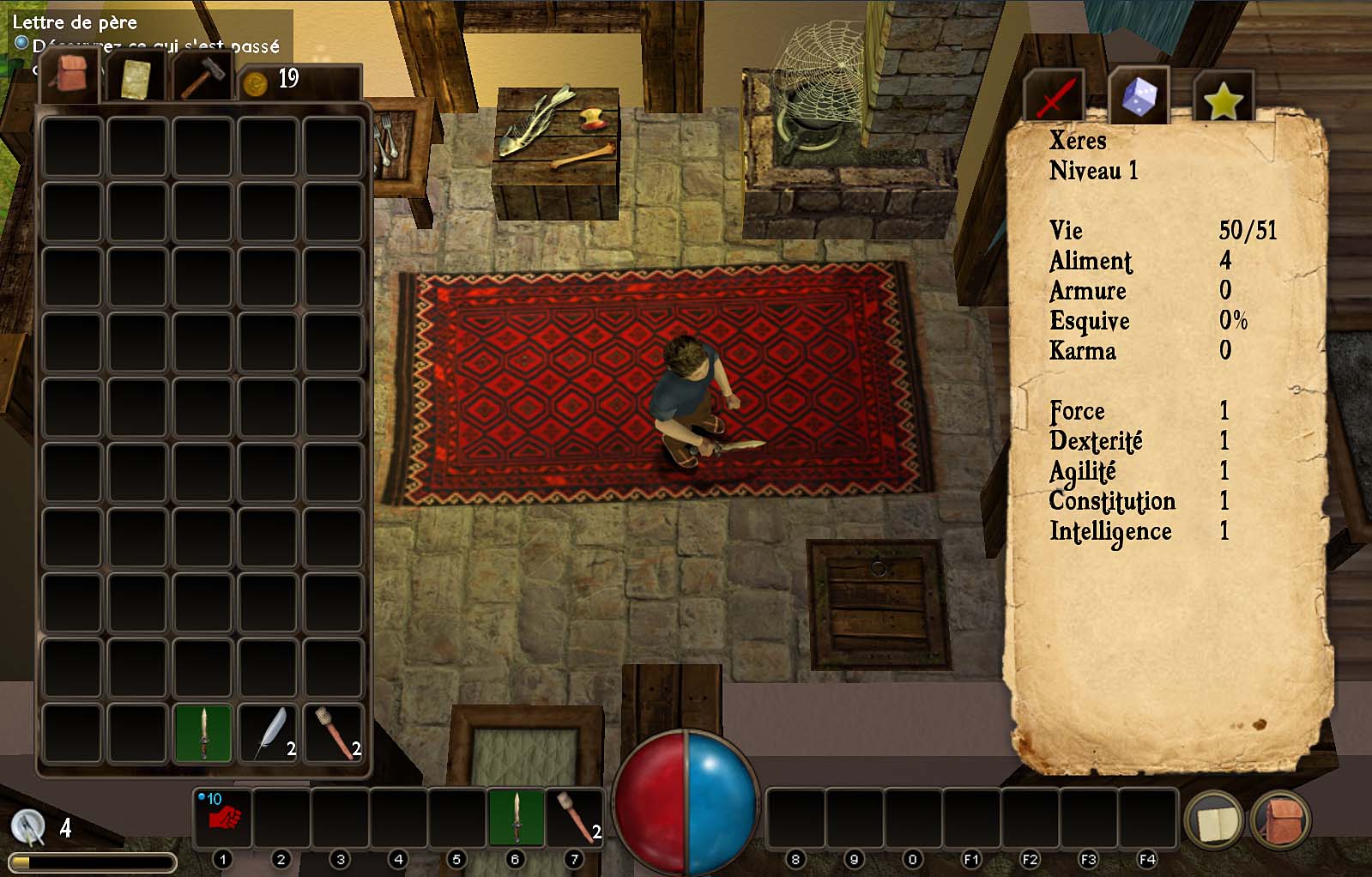
Task: Choose the wooden torch stack in inventory
Action: [x=334, y=733]
